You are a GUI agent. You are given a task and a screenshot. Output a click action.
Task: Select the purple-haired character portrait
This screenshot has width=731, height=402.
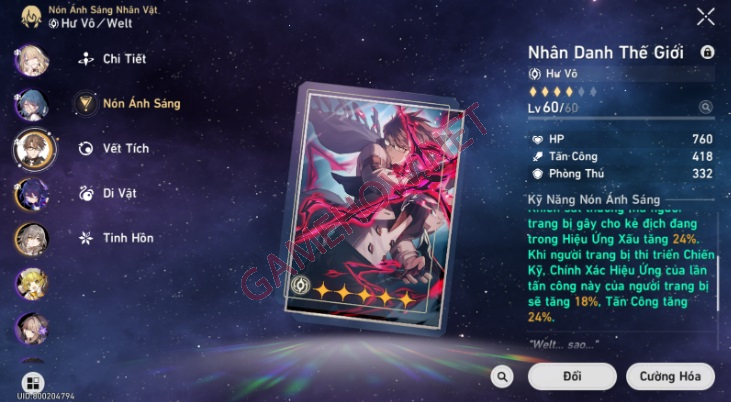[x=30, y=194]
